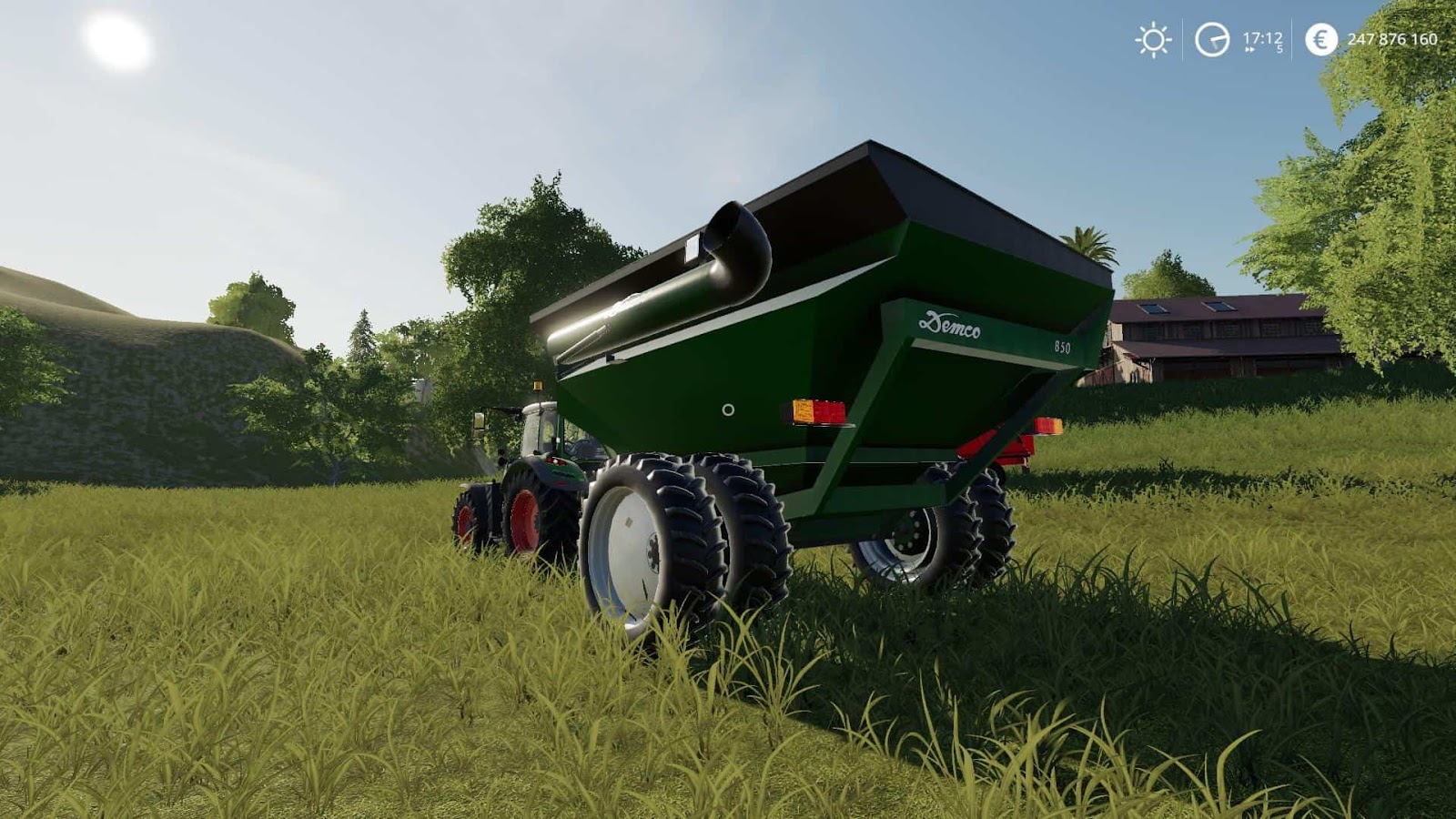Click the time display reading 17:12

[1263, 37]
